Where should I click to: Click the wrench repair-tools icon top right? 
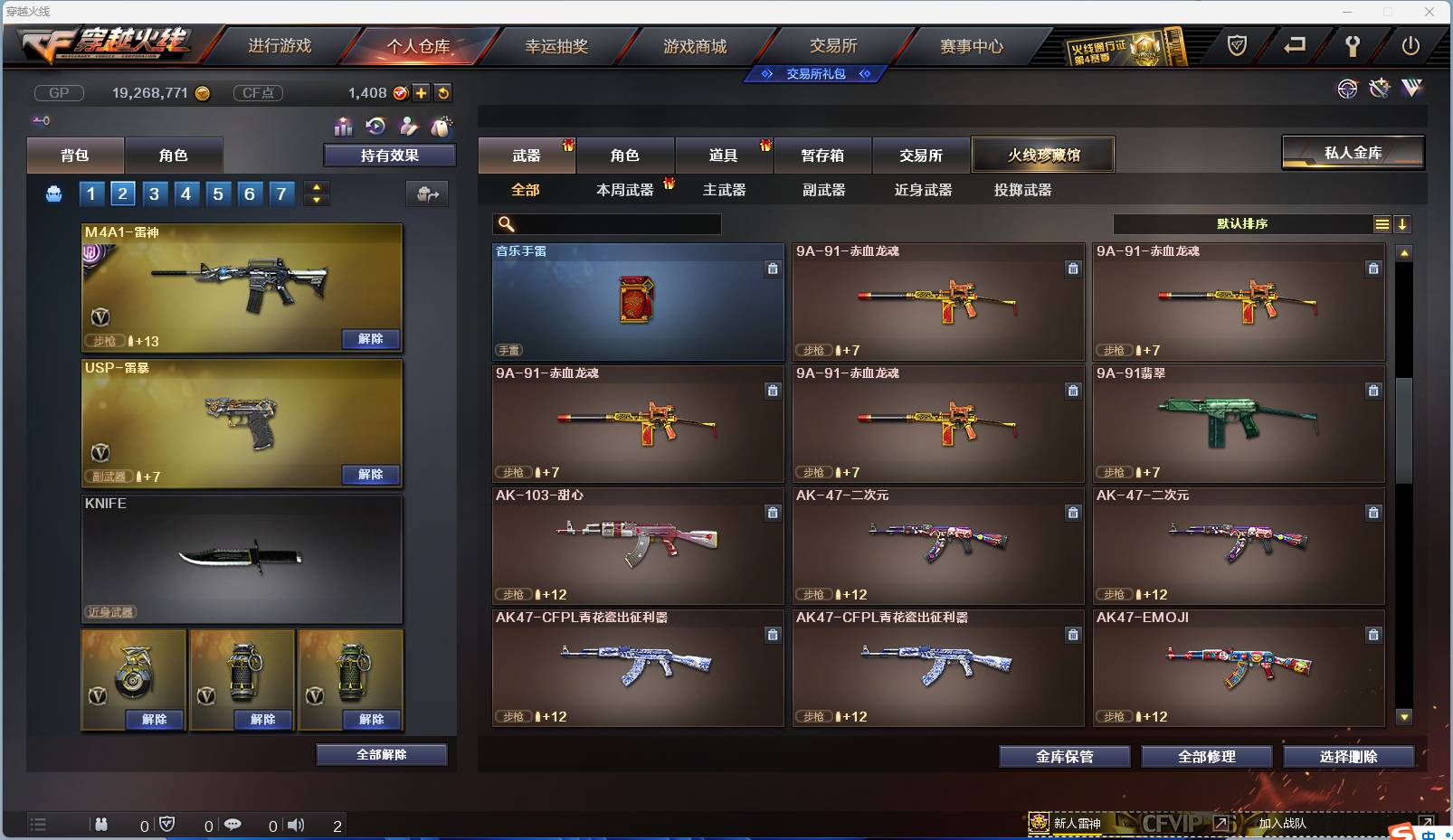click(x=1379, y=90)
